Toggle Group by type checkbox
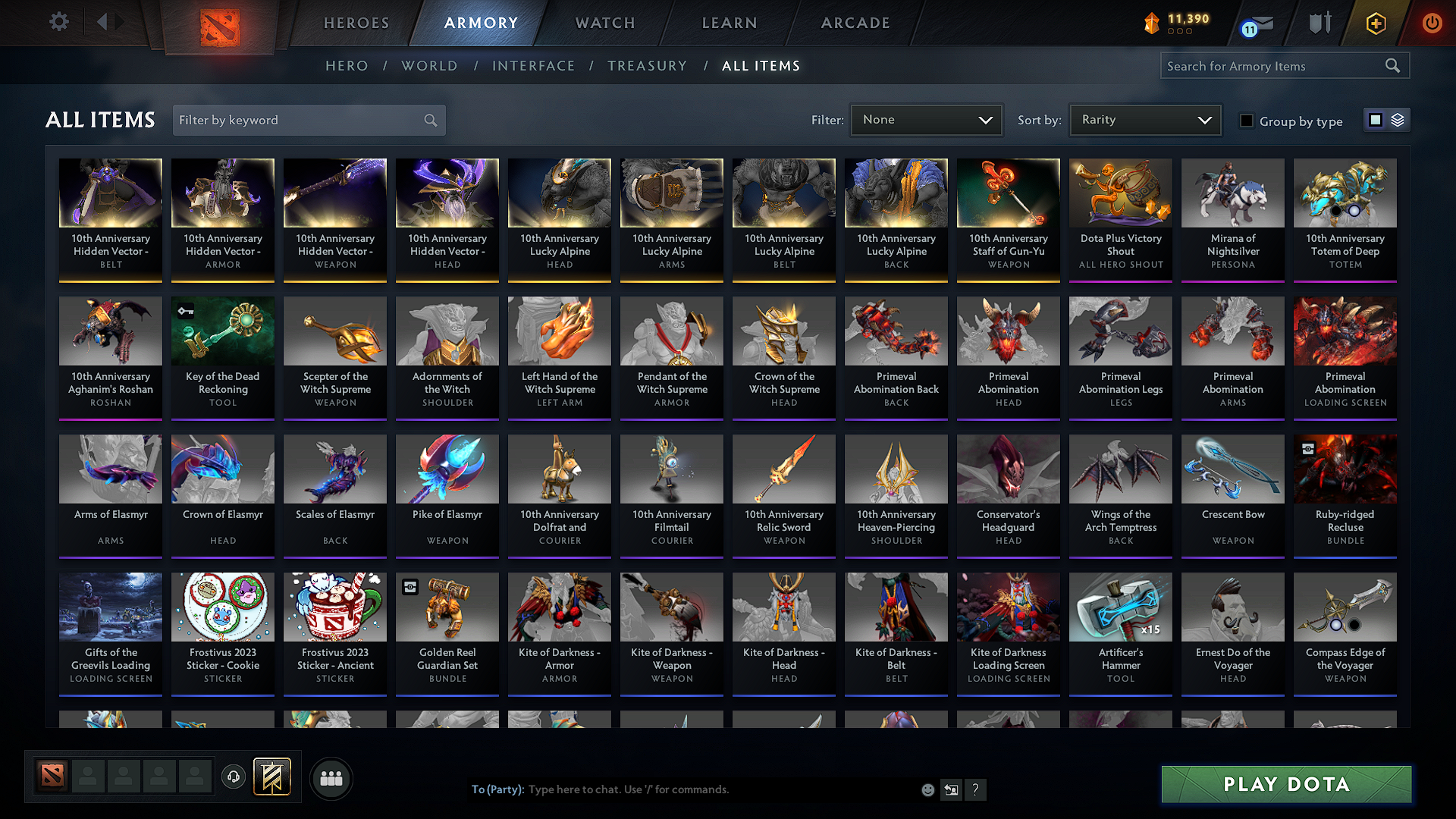 [1247, 121]
